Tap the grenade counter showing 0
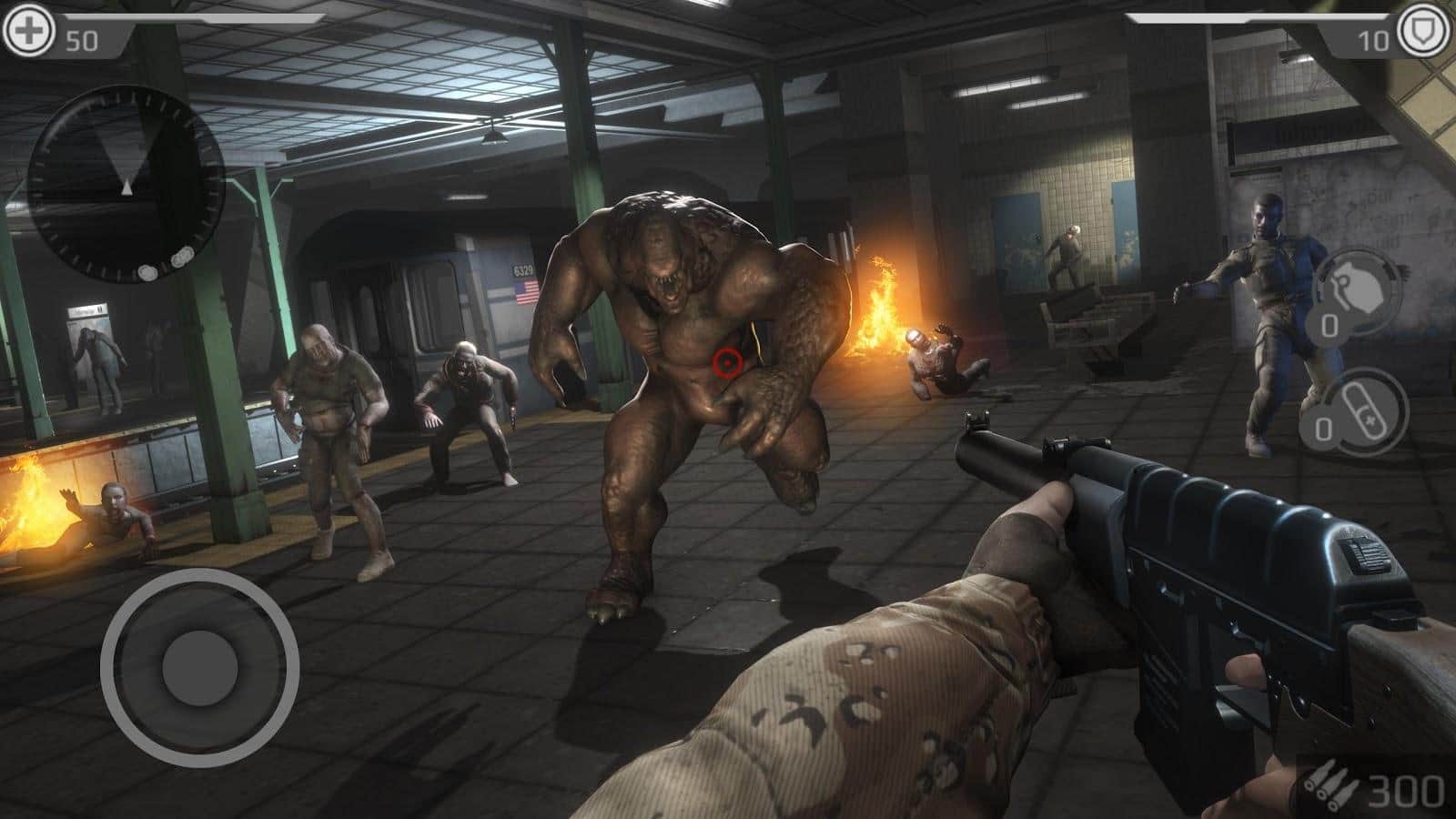The width and height of the screenshot is (1456, 819). click(x=1328, y=324)
